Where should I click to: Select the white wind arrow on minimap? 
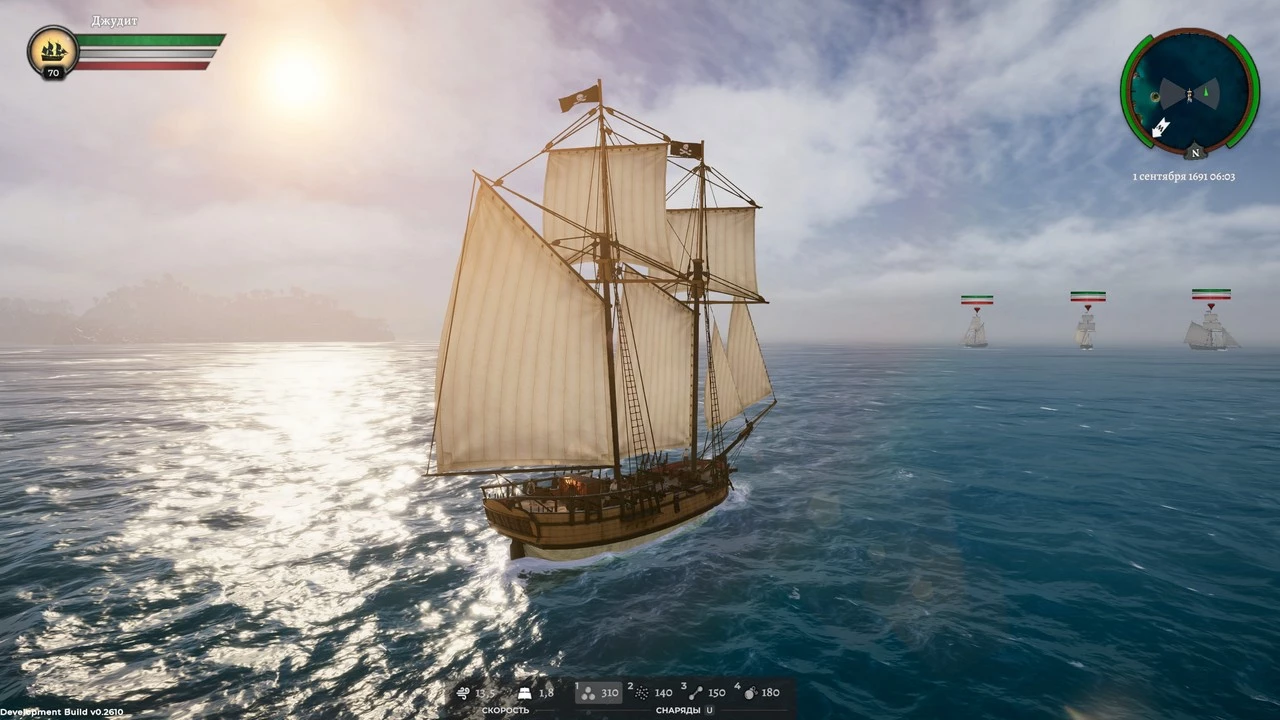tap(1161, 127)
